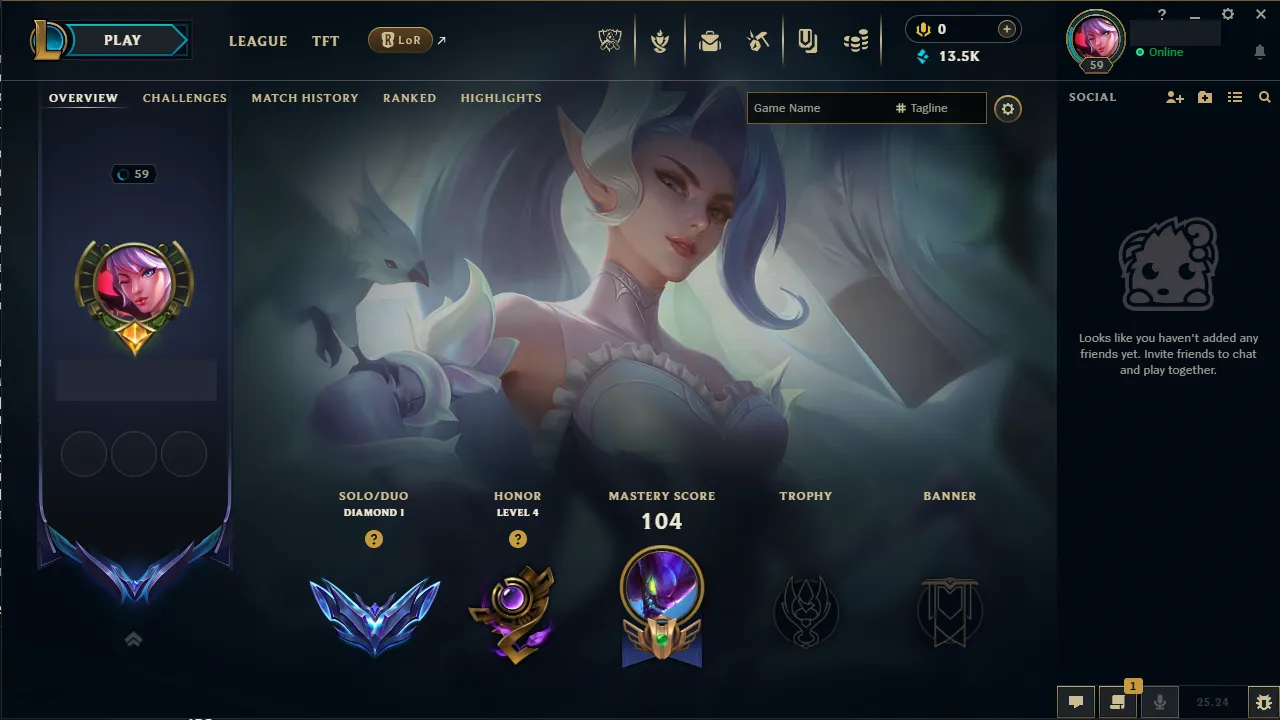Open the TFT menu item
Viewport: 1280px width, 720px height.
(325, 41)
